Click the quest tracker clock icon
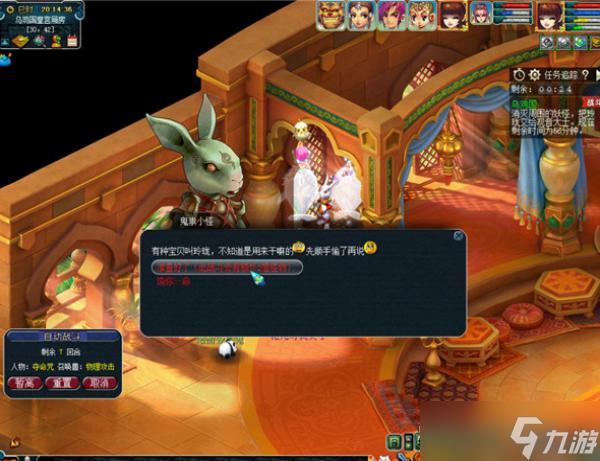600x461 pixels. (519, 74)
